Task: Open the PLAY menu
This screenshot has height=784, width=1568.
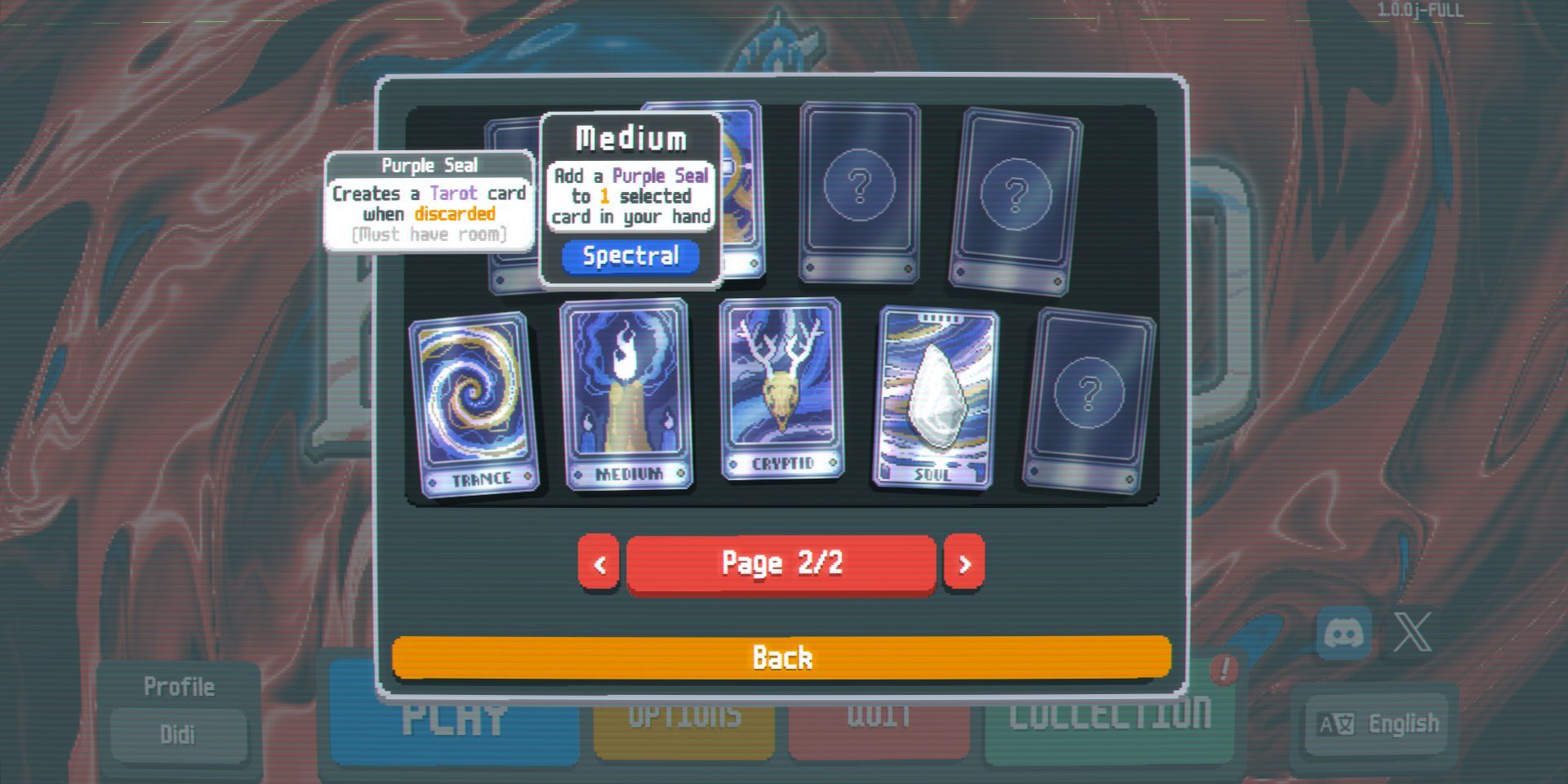Action: [x=456, y=719]
